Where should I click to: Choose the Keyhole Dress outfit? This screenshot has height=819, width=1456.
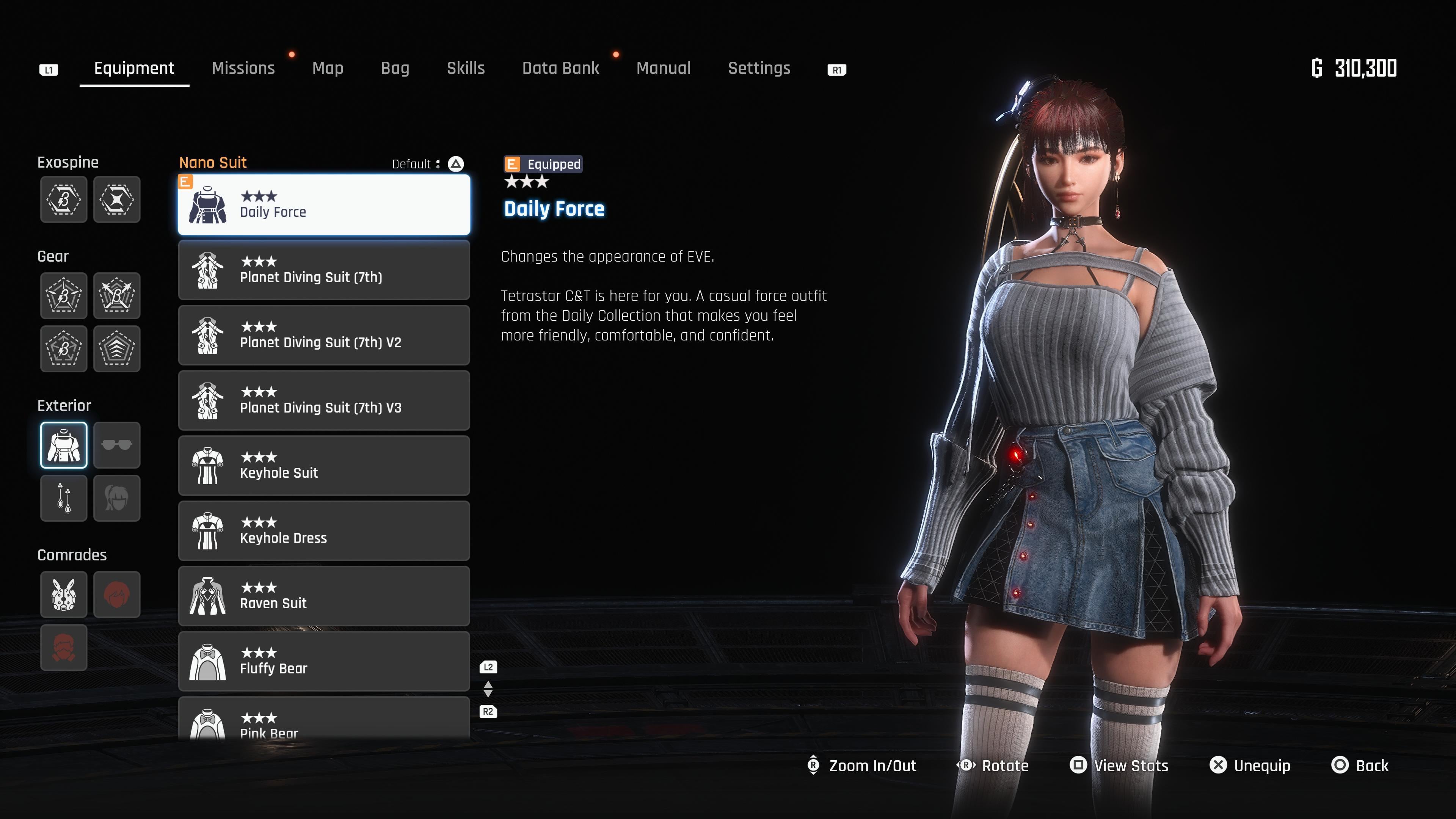(324, 531)
